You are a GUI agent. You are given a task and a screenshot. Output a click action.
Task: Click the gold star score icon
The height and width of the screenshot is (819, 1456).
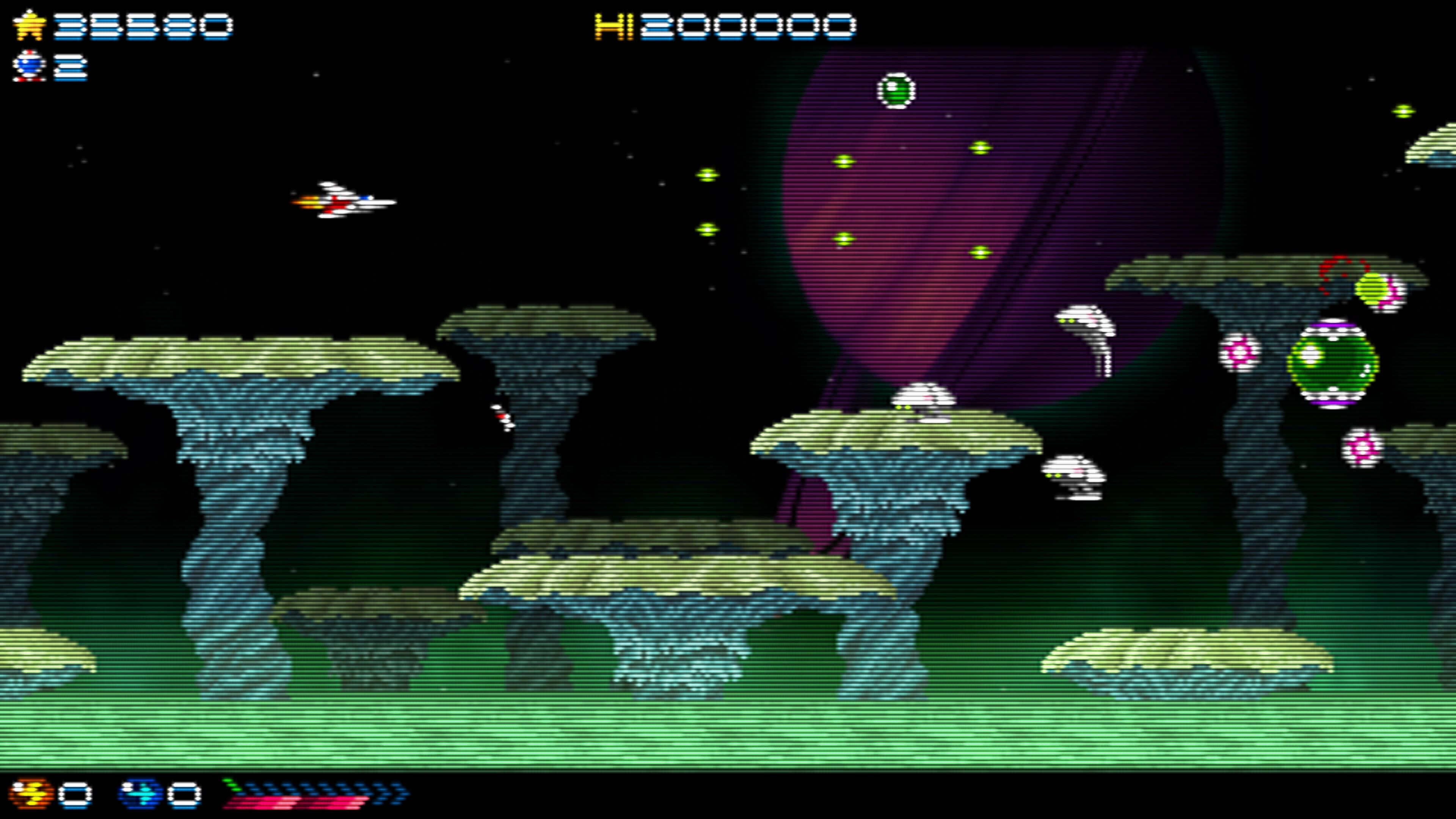coord(30,26)
